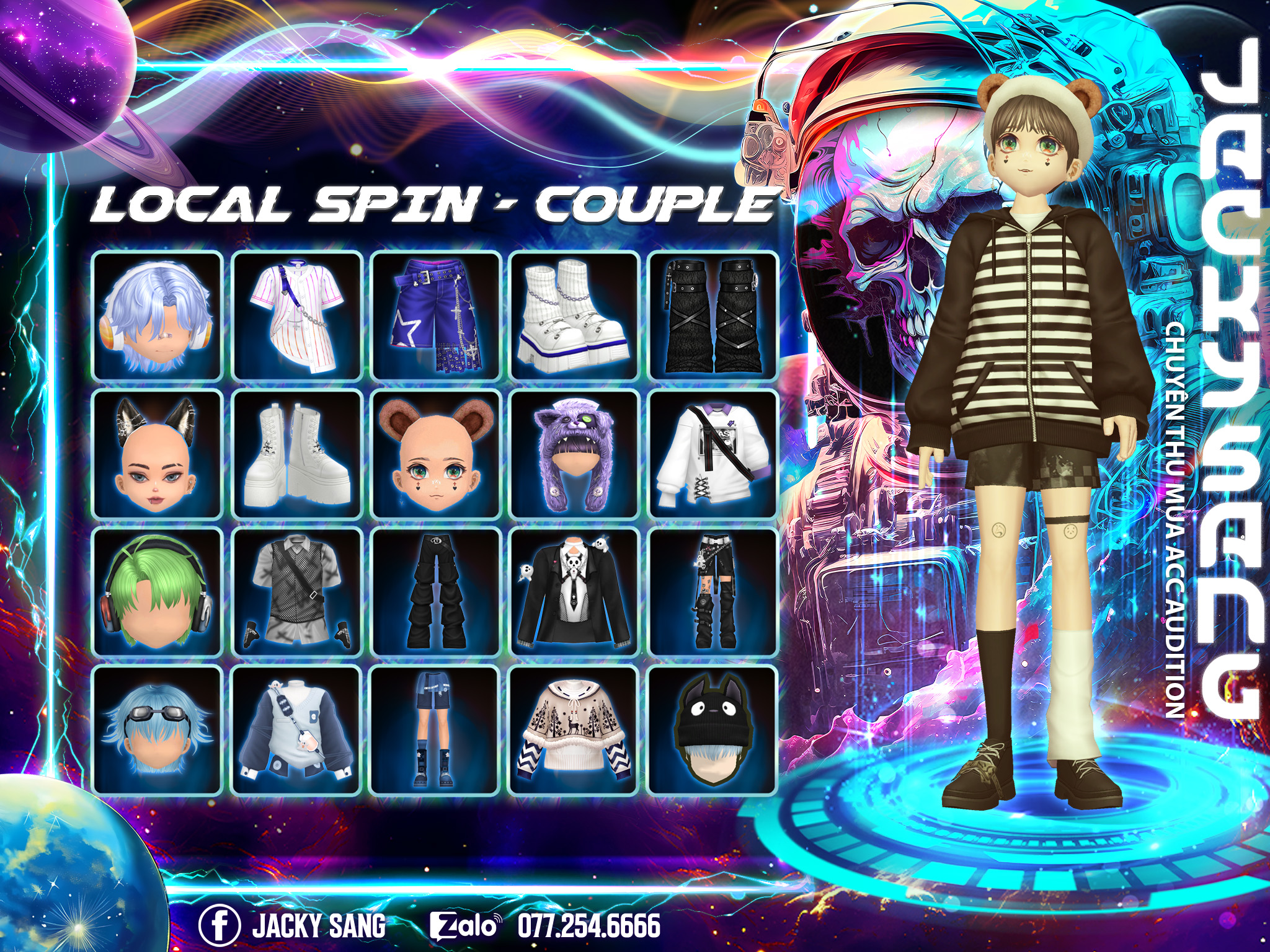Select the face with black cat ears

(157, 454)
